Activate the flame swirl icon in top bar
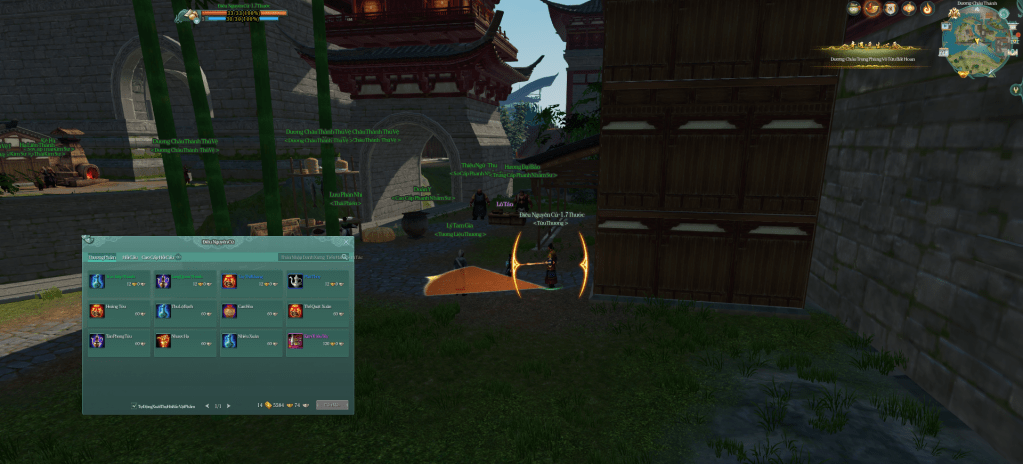 tap(927, 8)
